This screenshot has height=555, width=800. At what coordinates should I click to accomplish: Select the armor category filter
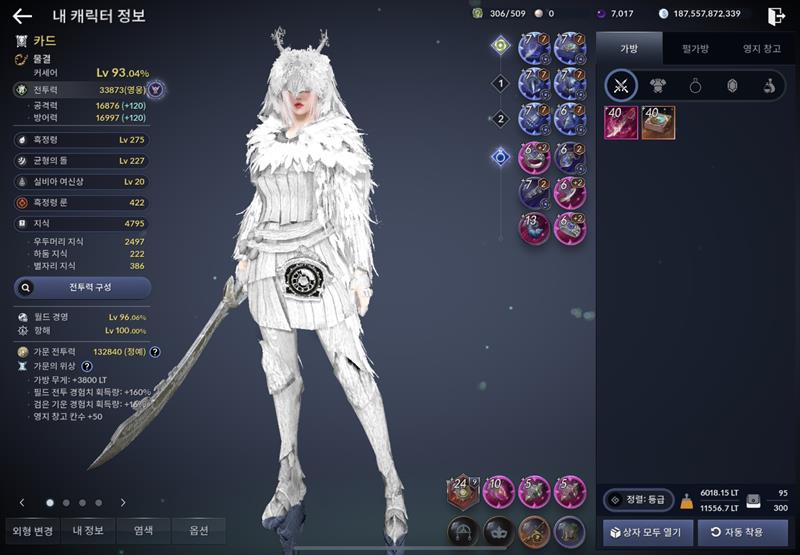click(x=659, y=87)
